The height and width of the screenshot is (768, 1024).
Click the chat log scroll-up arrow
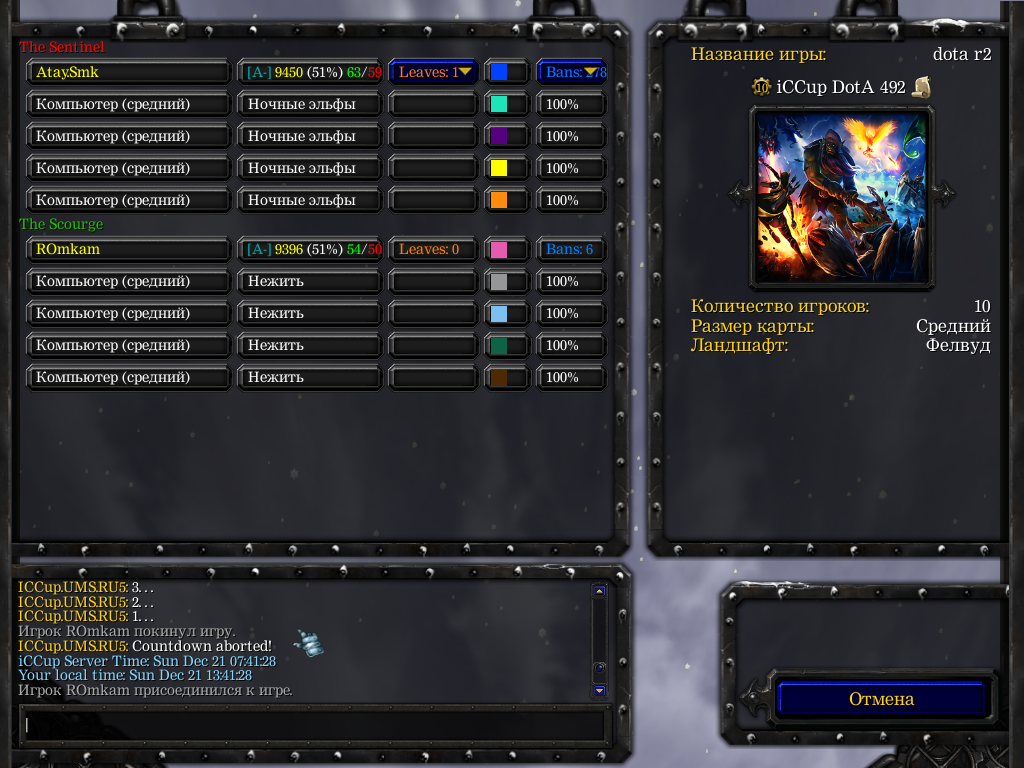599,591
